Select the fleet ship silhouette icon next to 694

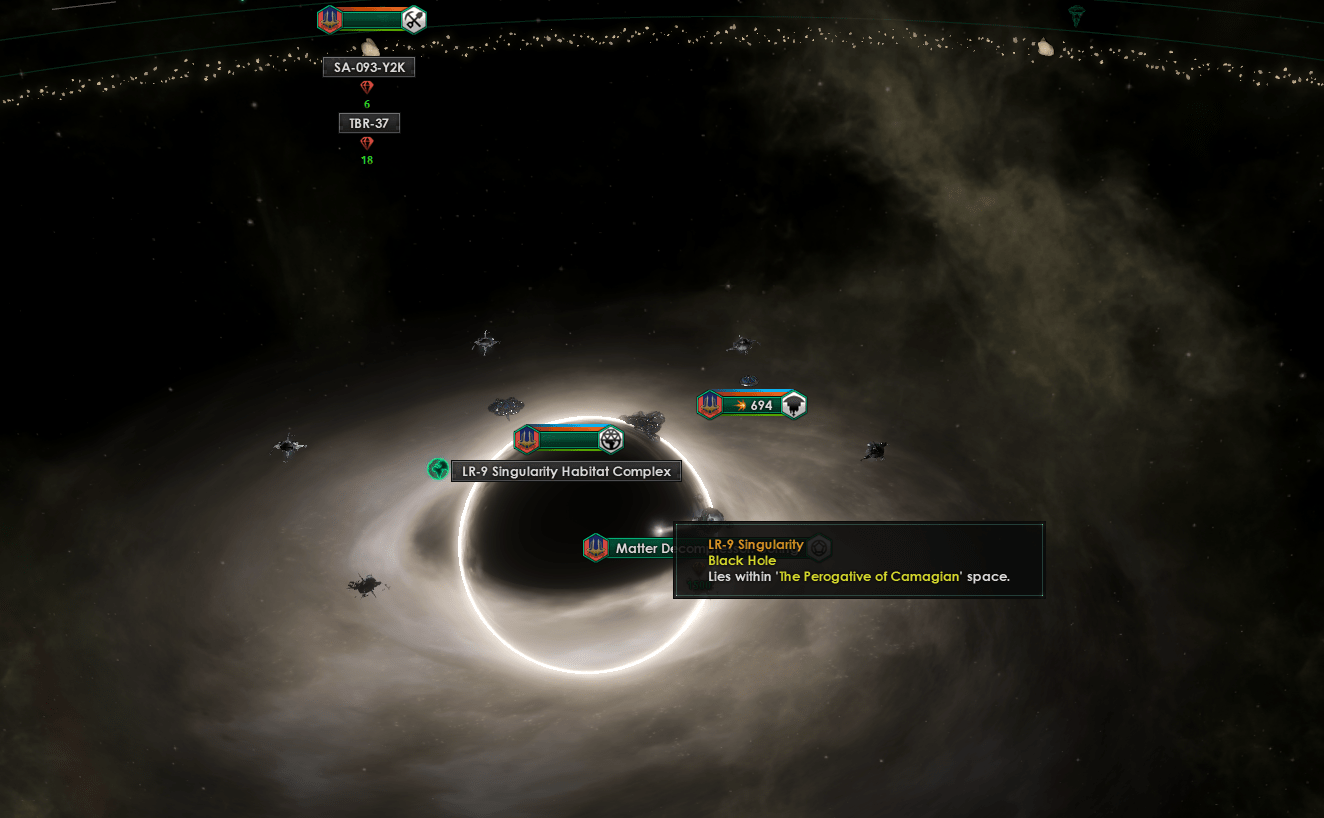(792, 404)
